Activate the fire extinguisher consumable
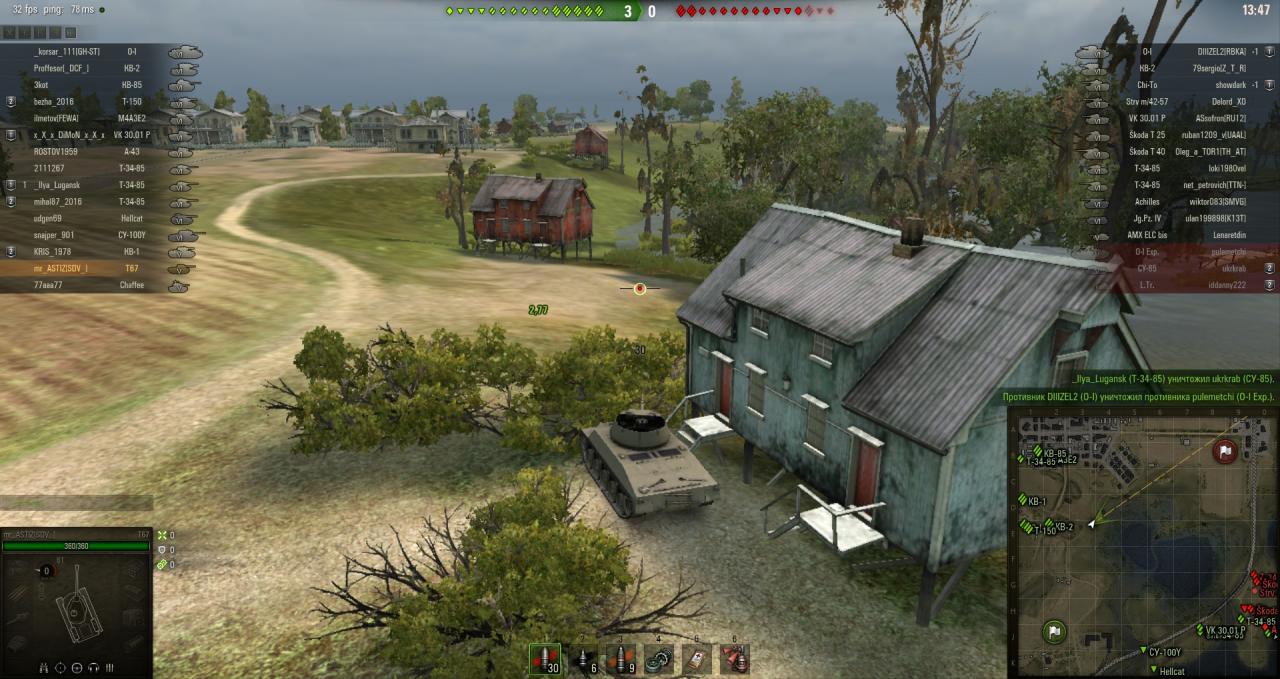This screenshot has height=679, width=1280. [736, 659]
